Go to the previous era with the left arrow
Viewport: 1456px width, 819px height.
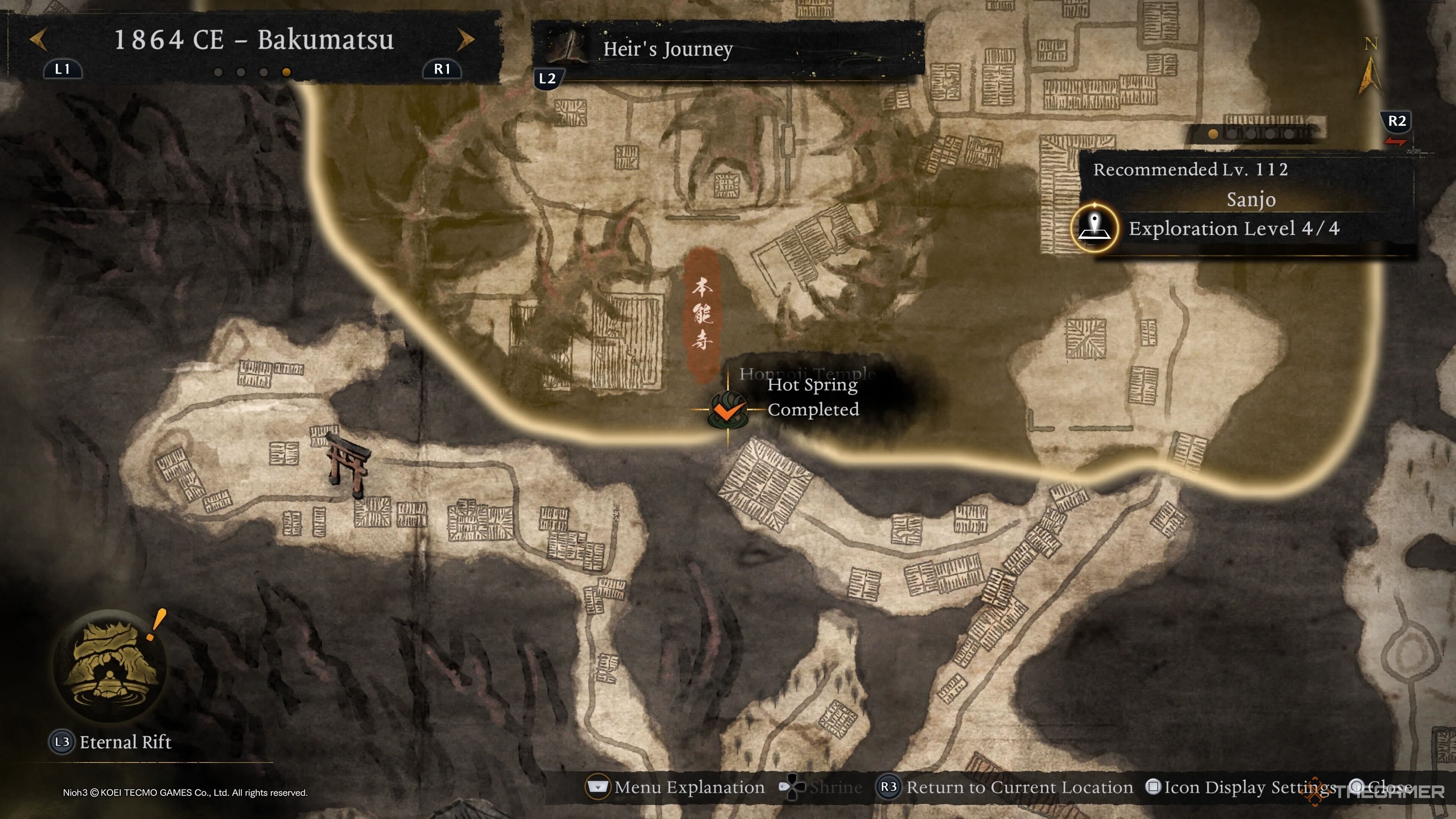coord(38,39)
